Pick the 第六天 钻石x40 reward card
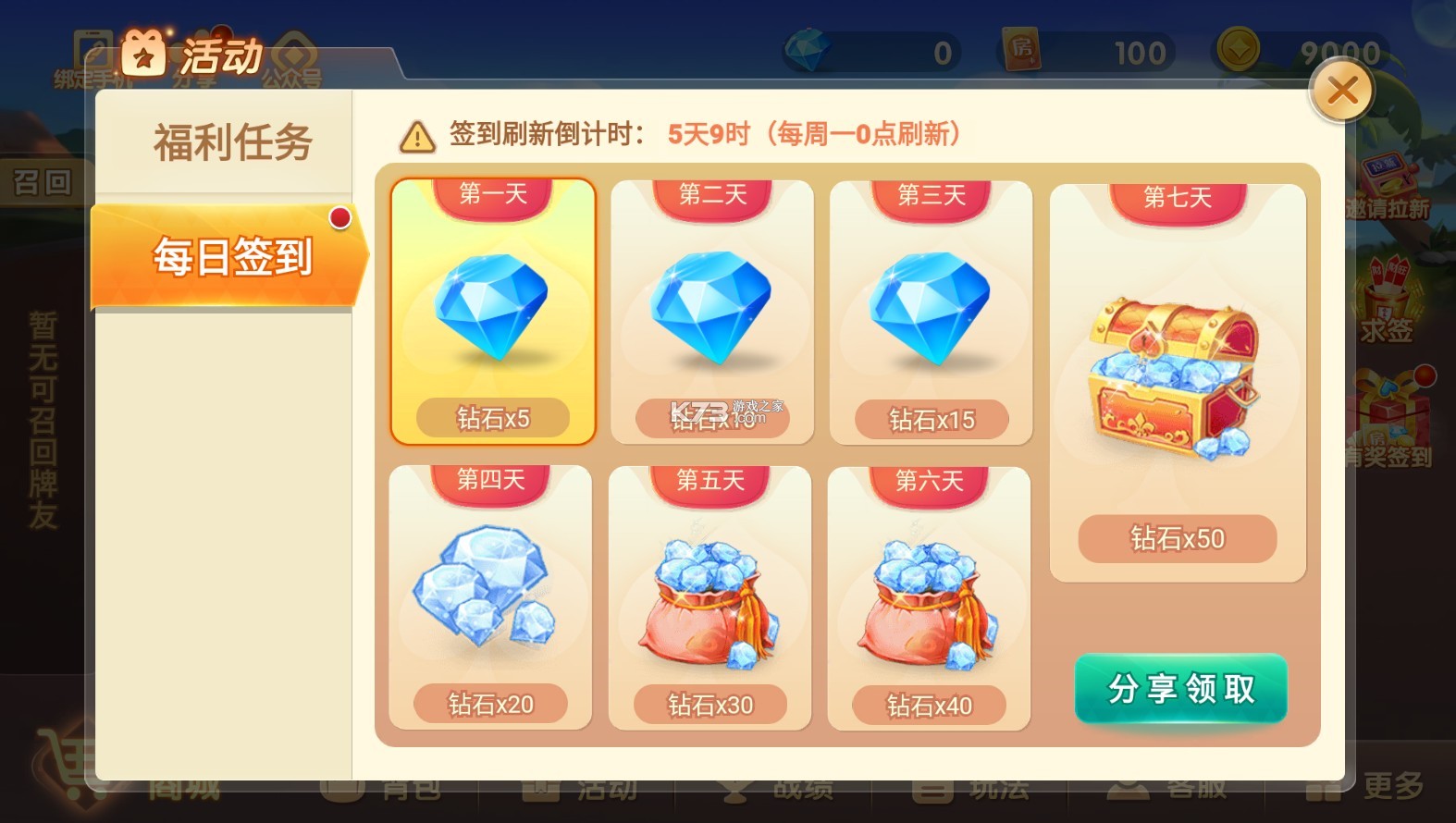Viewport: 1456px width, 823px height. pos(929,597)
